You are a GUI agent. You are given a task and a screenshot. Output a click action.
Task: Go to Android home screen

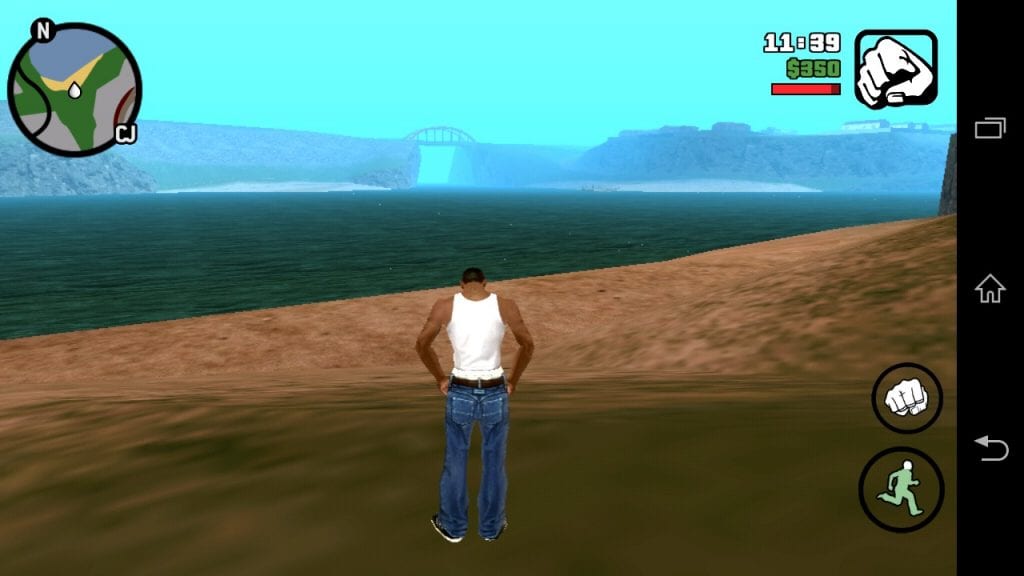[990, 289]
